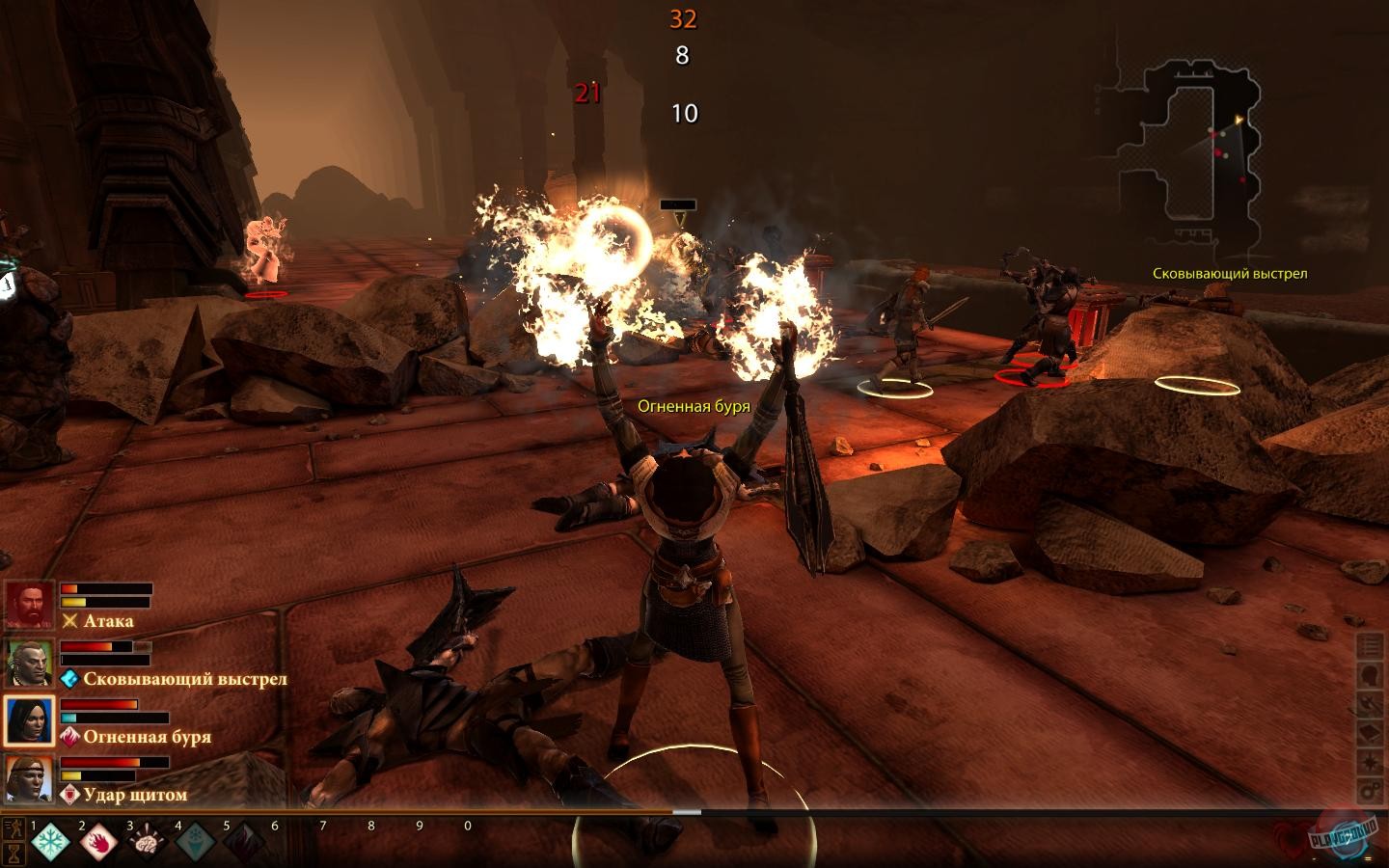Open the sword abilities icon
The image size is (1389, 868).
coord(1371,704)
